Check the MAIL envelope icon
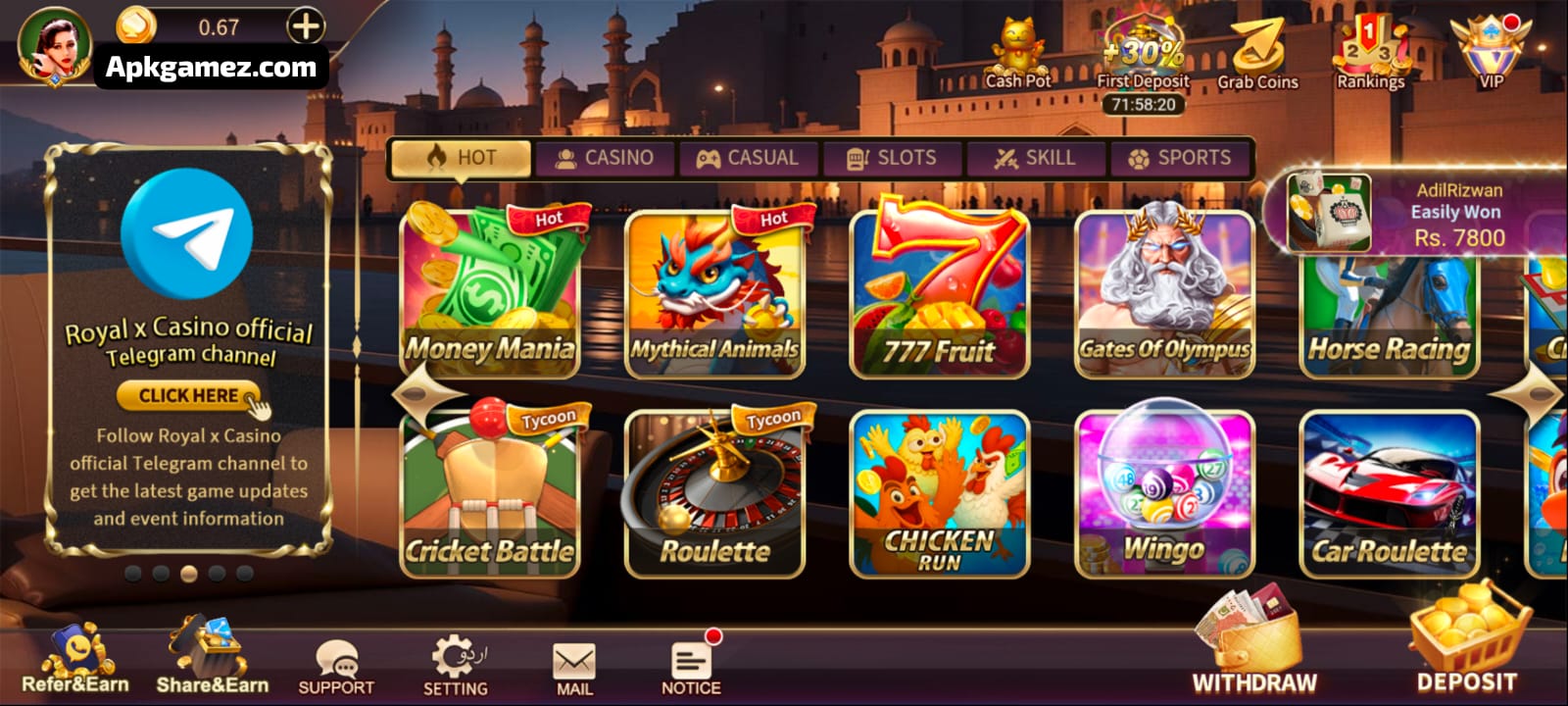The height and width of the screenshot is (706, 1568). [x=574, y=668]
